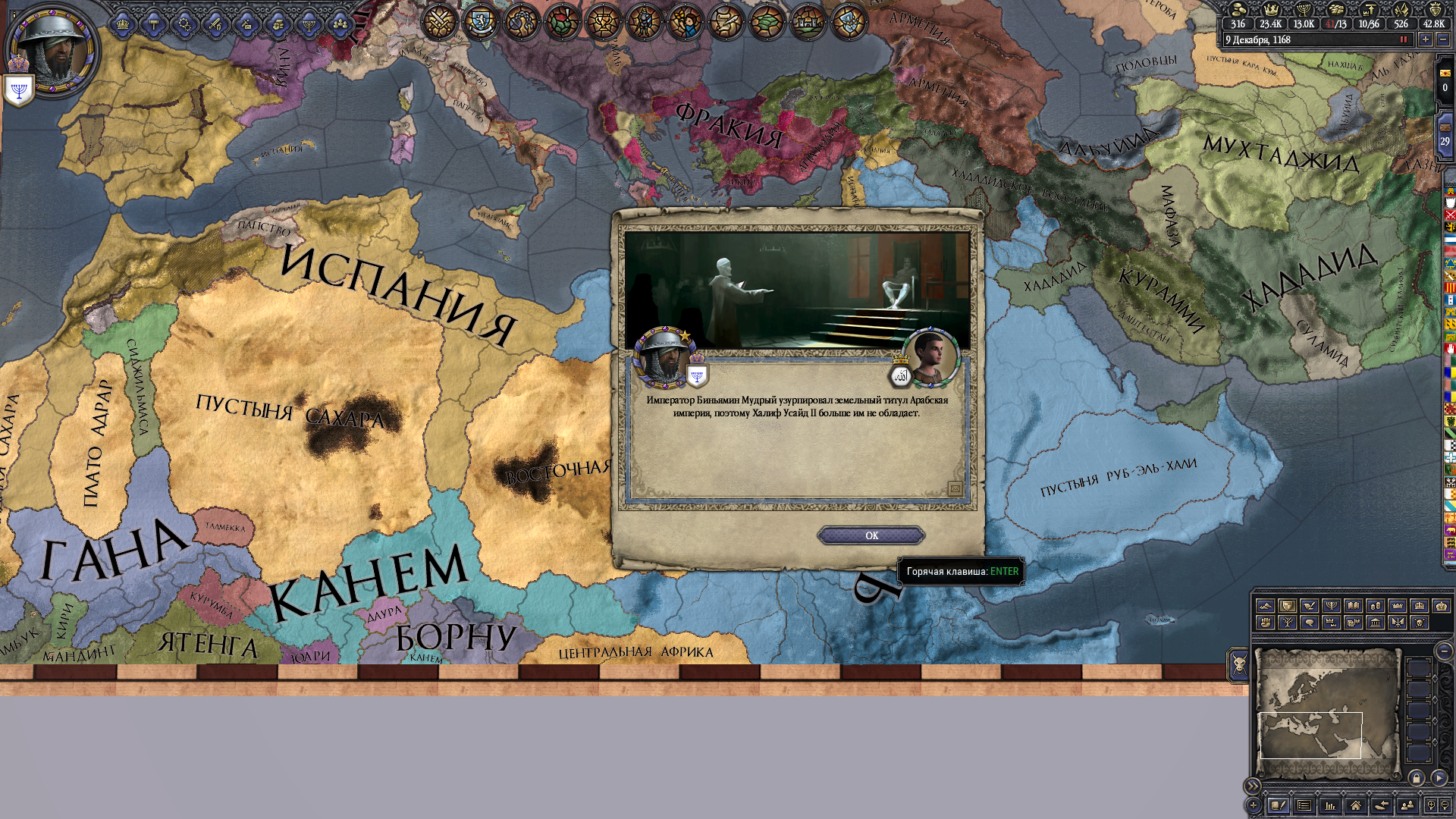
Task: Go to home capital with house button
Action: tap(1356, 805)
